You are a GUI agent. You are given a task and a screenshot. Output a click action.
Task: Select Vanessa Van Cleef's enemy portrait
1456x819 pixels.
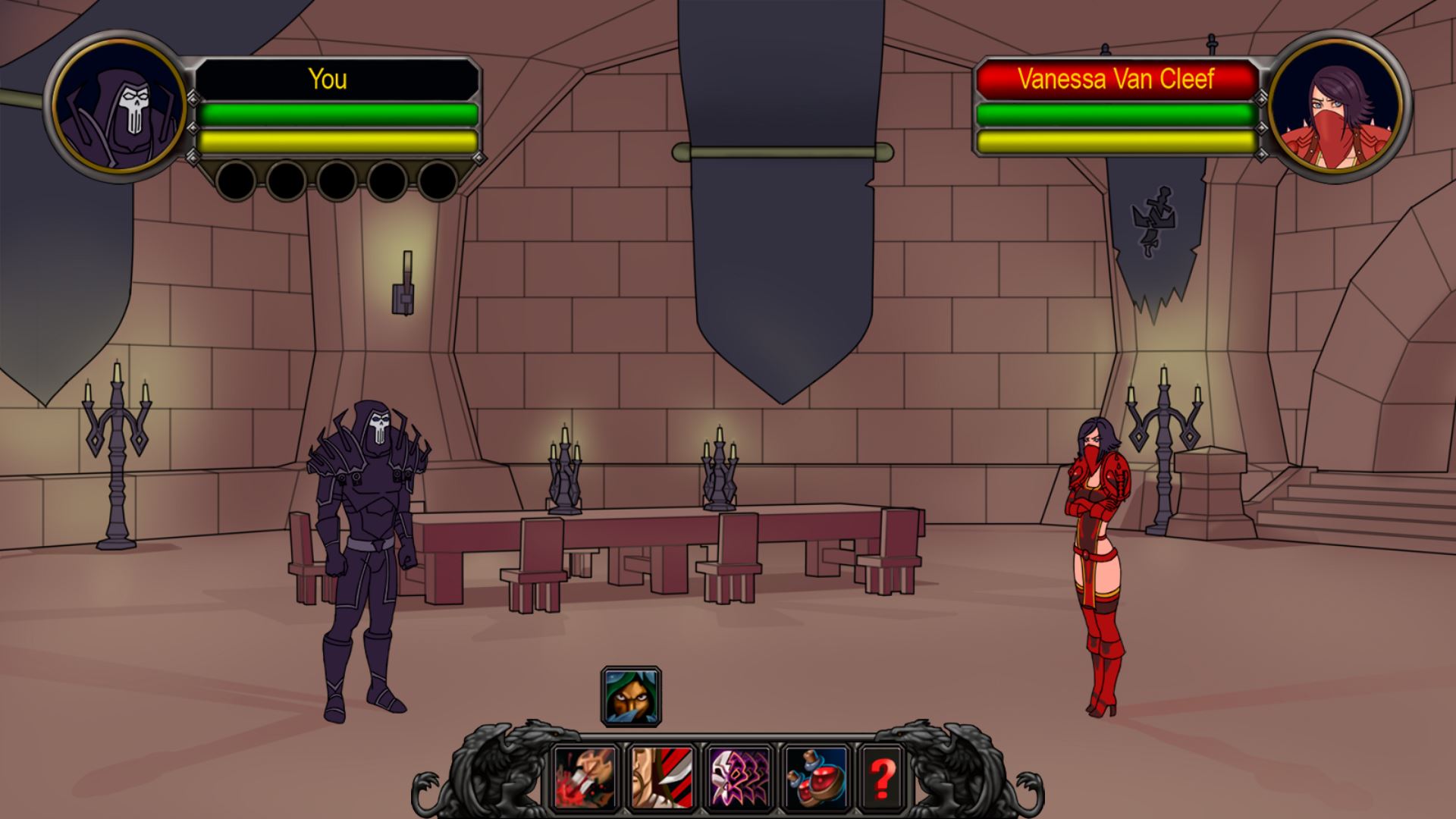coord(1336,107)
